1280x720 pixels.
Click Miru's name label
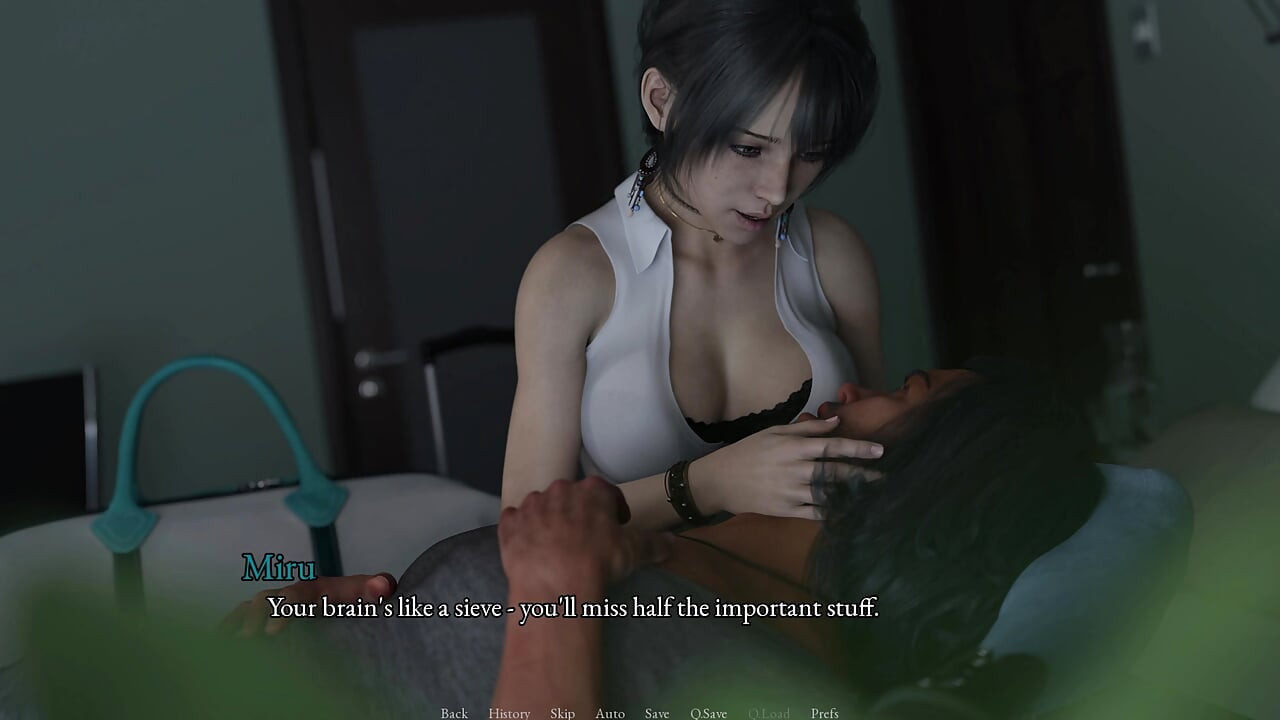(x=278, y=568)
